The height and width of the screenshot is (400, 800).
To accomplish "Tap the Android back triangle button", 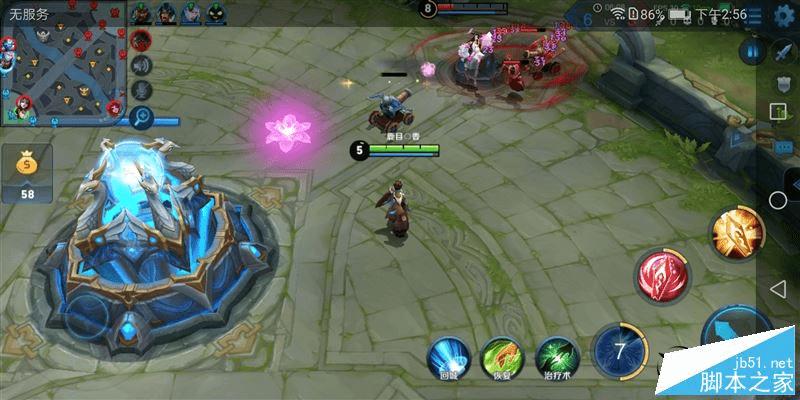I will pos(778,288).
